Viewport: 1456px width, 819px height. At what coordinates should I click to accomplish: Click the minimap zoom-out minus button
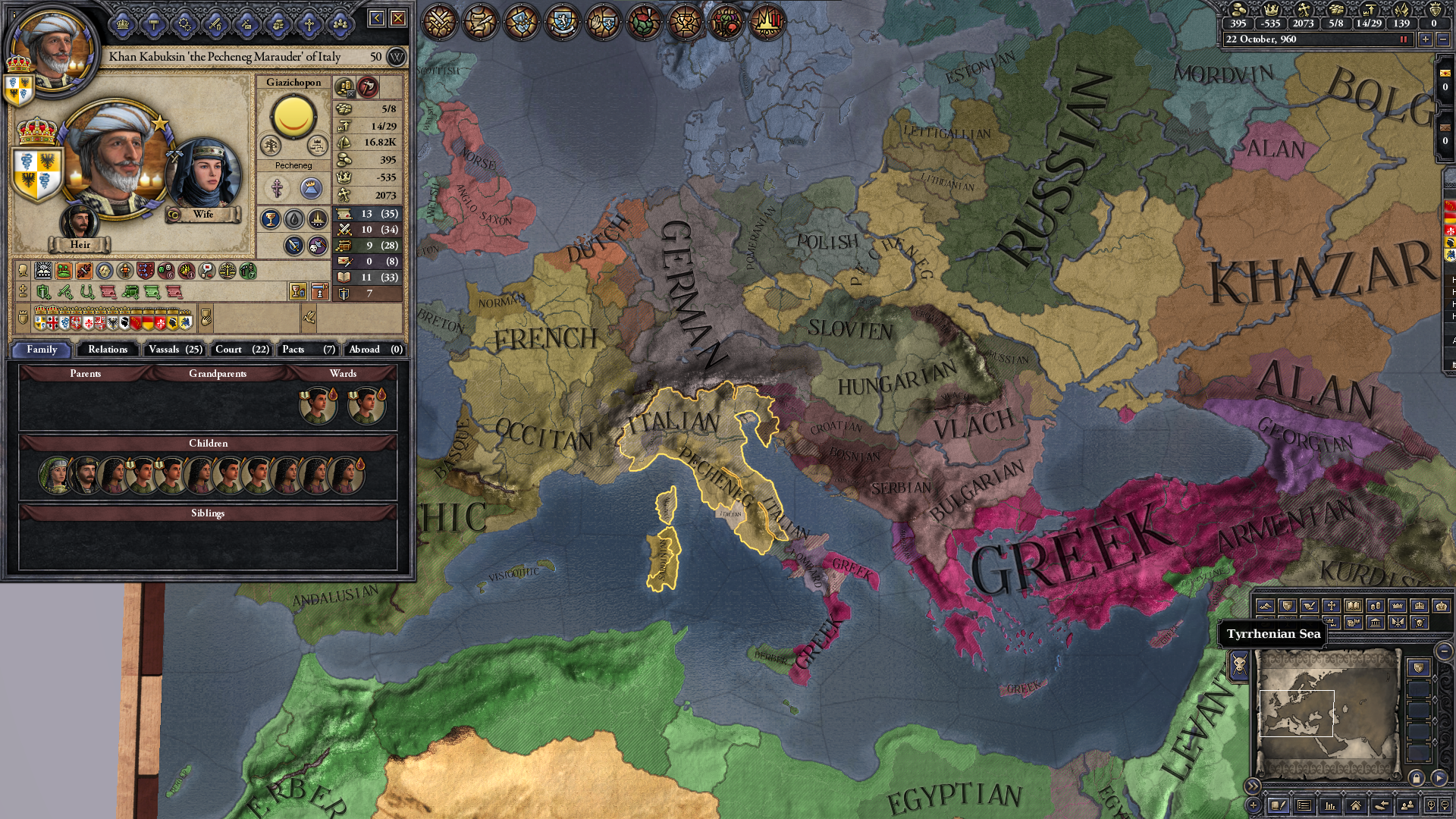tap(1444, 651)
